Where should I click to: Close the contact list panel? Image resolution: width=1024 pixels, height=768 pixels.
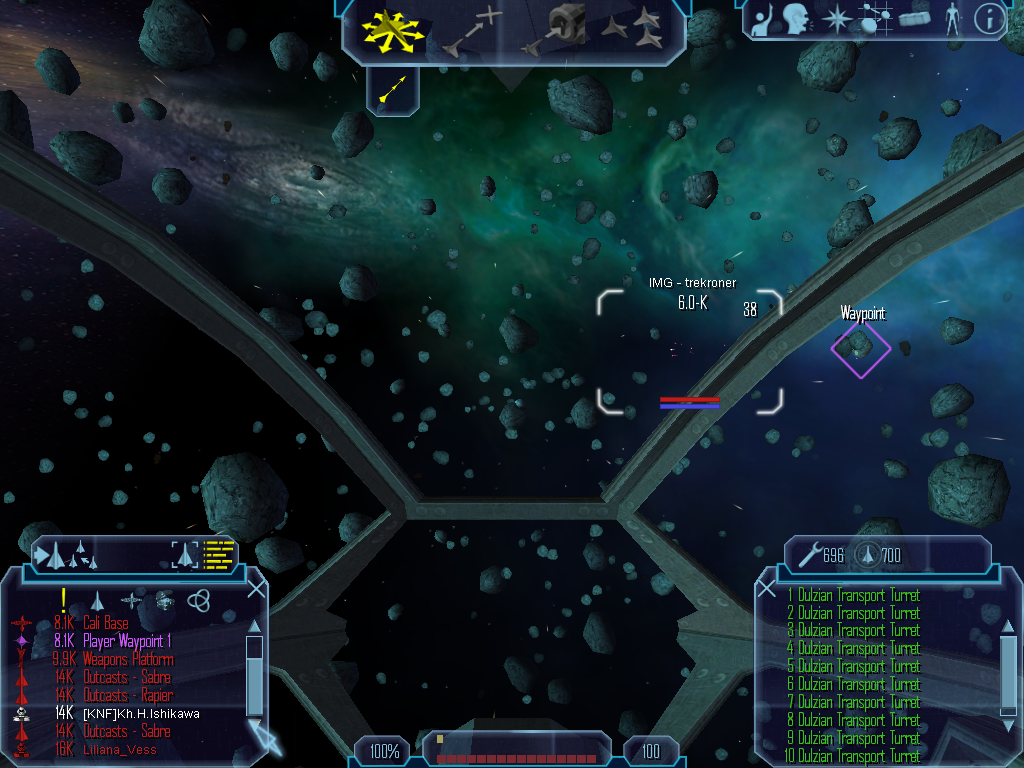[x=256, y=588]
